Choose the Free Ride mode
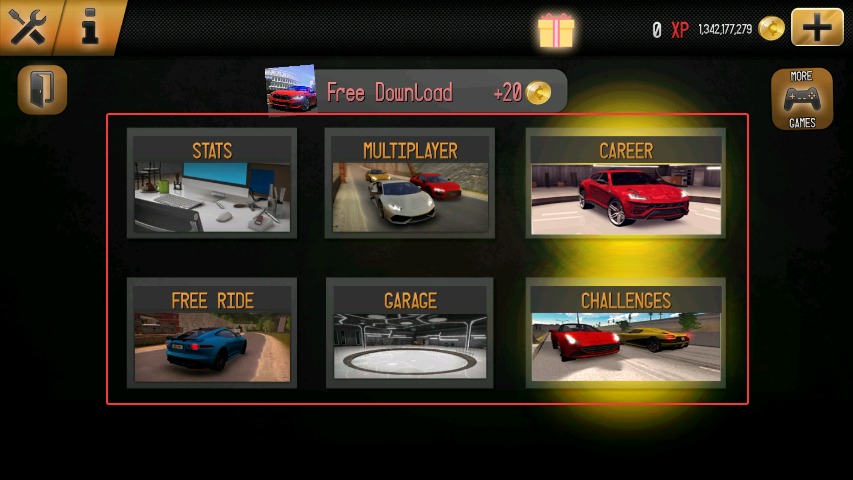This screenshot has width=853, height=480. click(x=212, y=333)
